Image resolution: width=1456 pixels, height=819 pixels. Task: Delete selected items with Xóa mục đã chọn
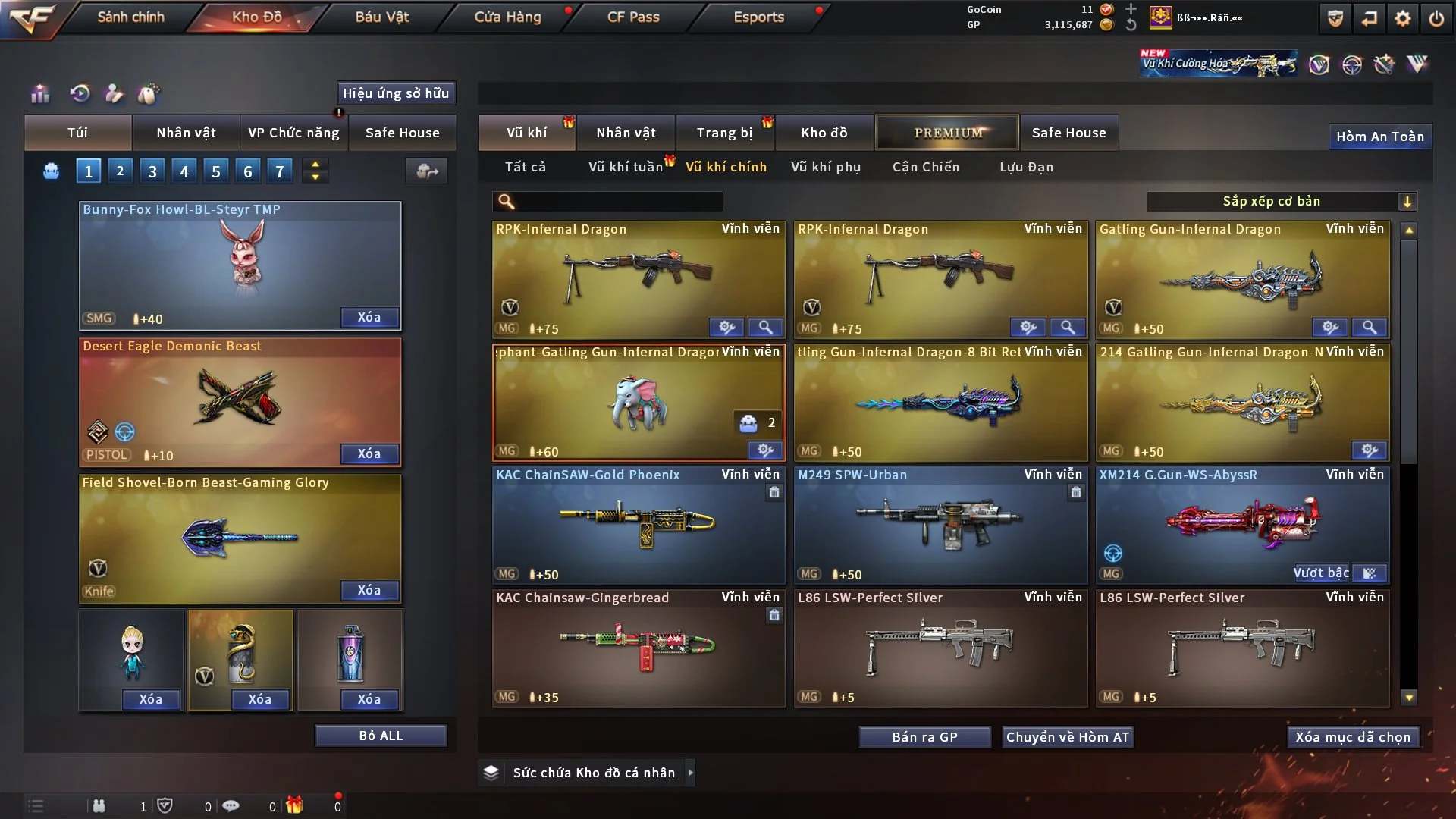(1353, 737)
